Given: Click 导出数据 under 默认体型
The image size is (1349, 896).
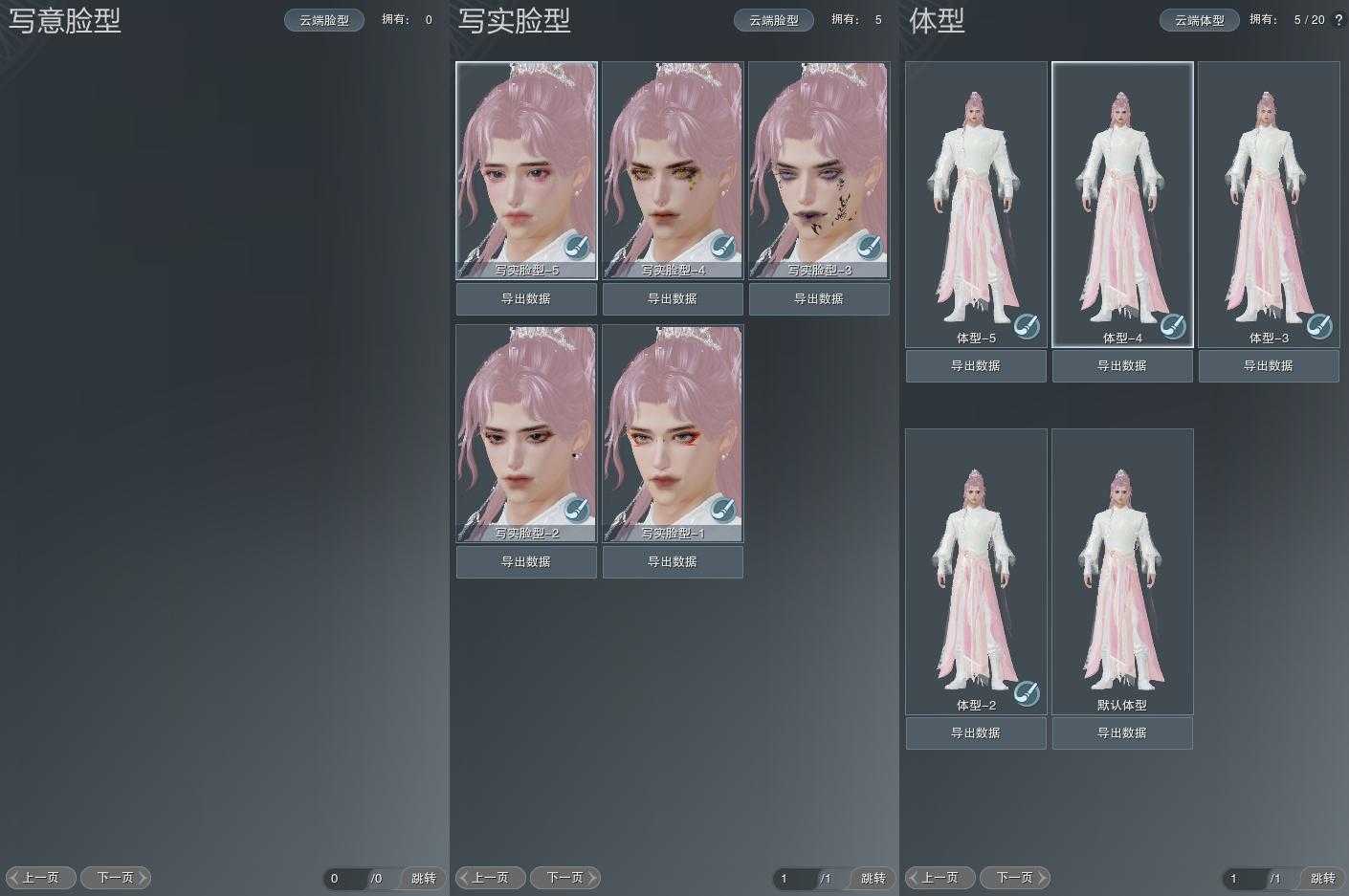Looking at the screenshot, I should 1122,733.
